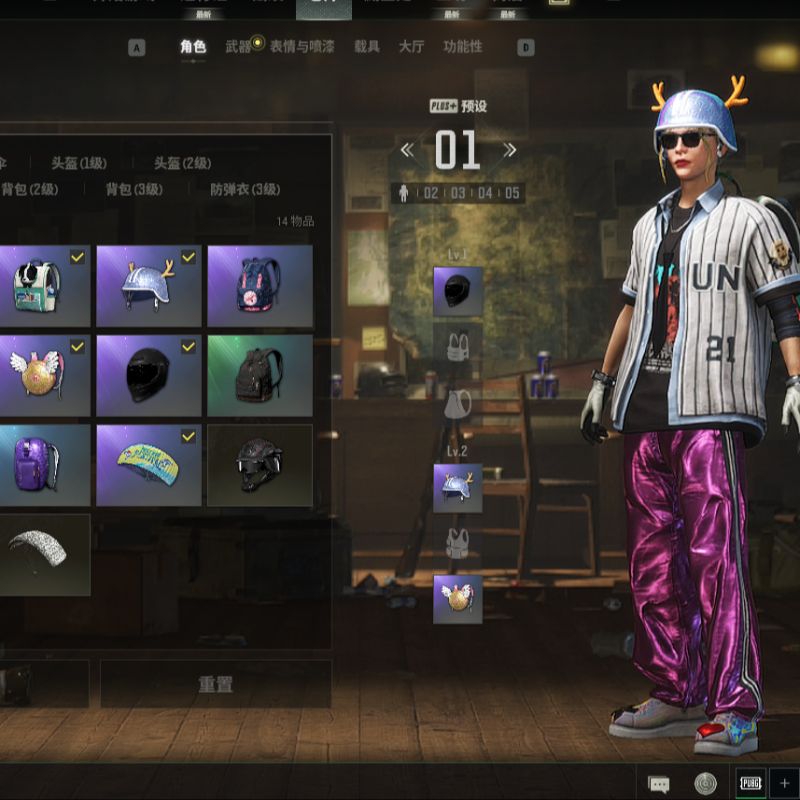800x800 pixels.
Task: Click the plus button beside PUBG icon
Action: tap(784, 784)
